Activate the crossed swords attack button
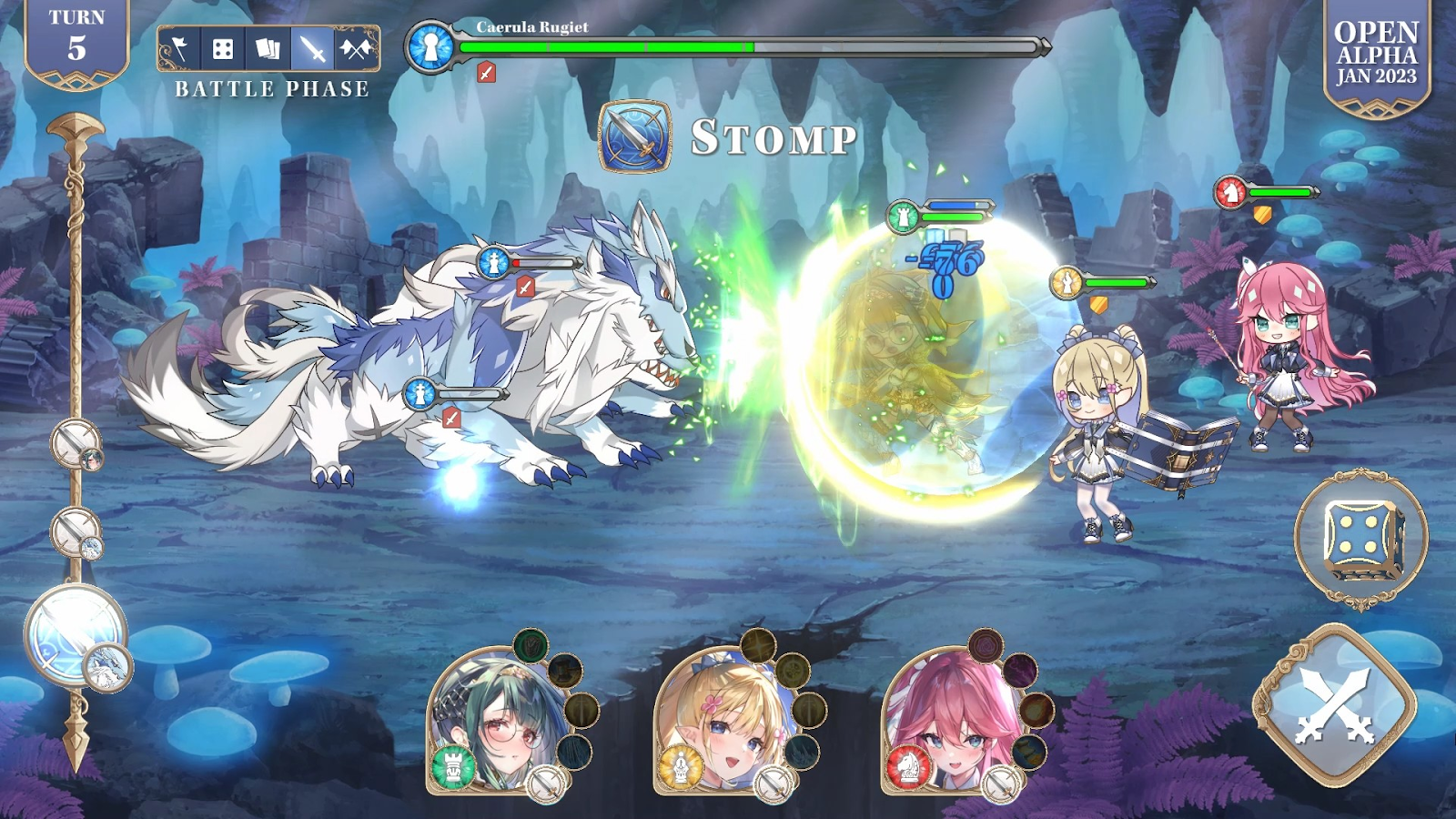This screenshot has width=1456, height=819. pyautogui.click(x=1335, y=706)
